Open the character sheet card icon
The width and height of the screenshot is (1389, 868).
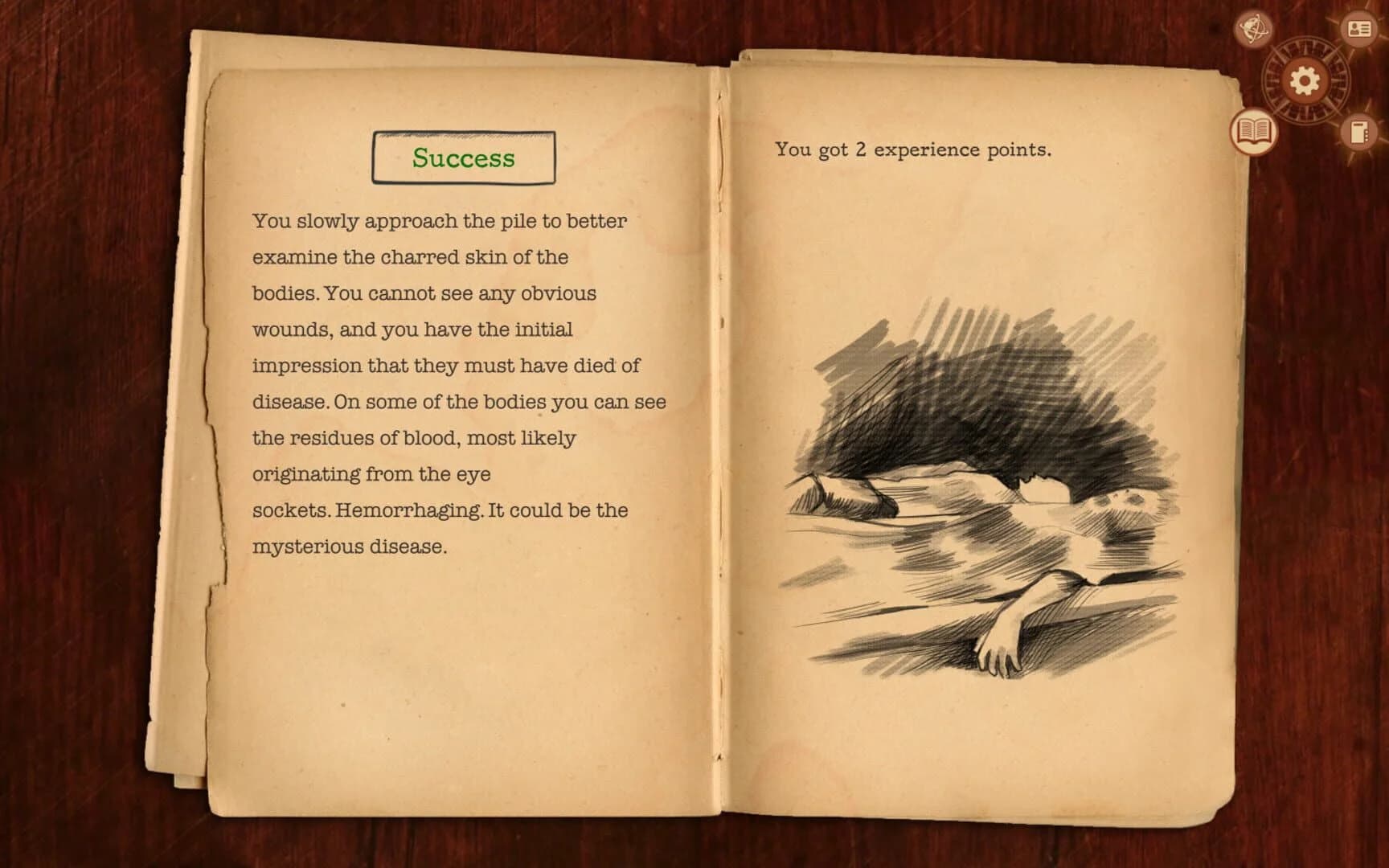click(x=1358, y=28)
